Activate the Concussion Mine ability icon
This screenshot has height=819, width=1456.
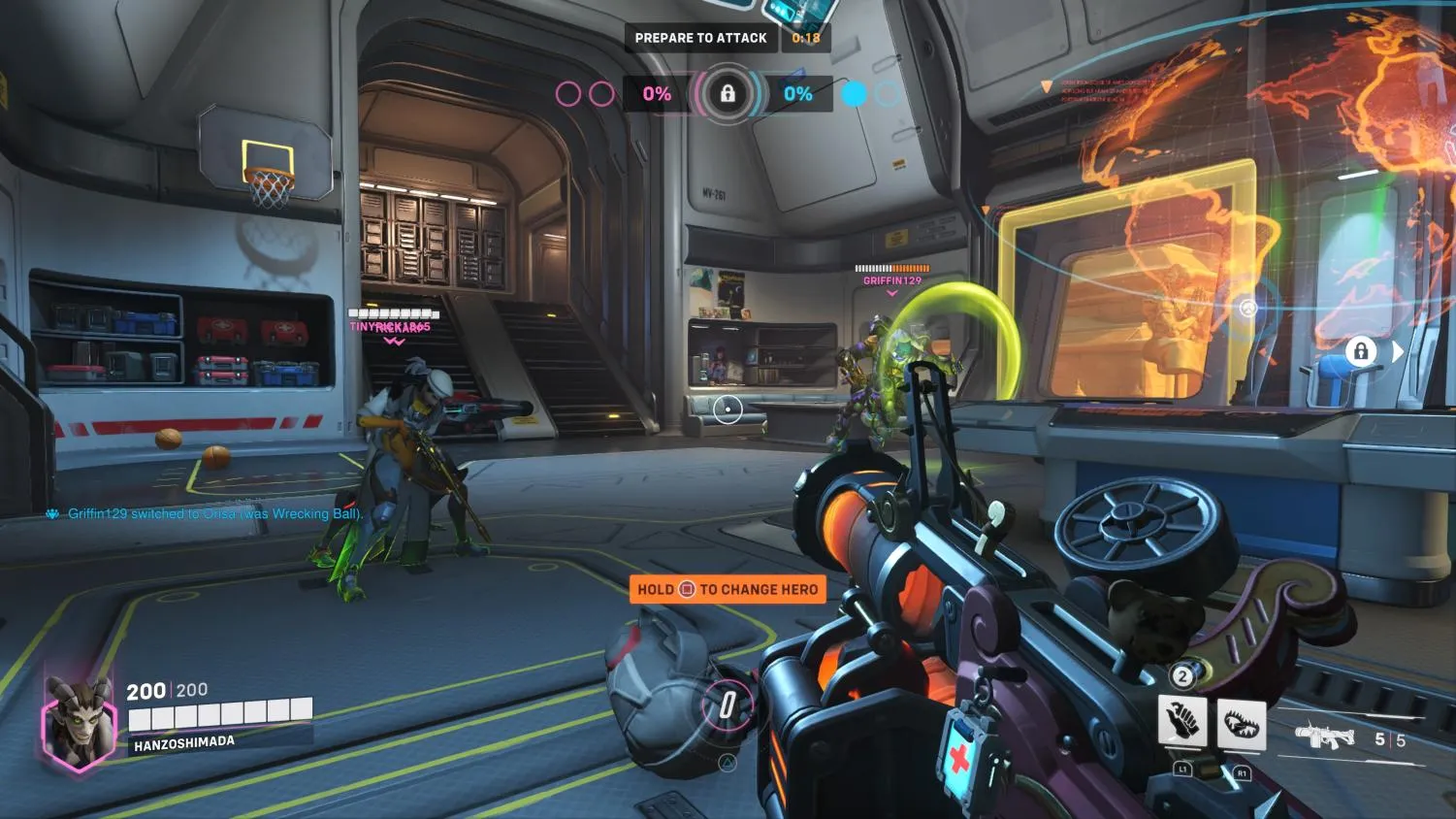[x=1182, y=722]
